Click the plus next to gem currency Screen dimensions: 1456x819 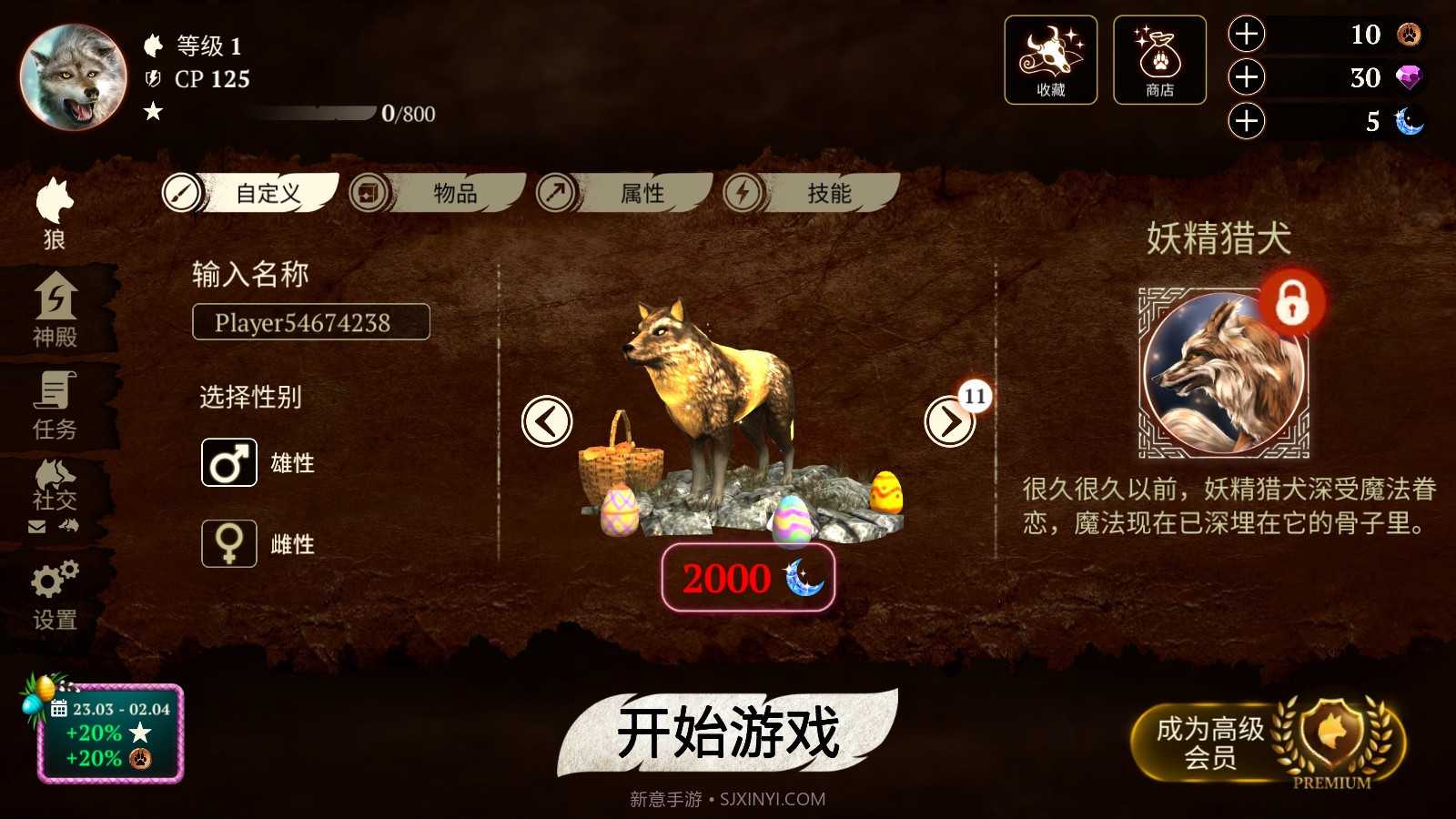tap(1246, 78)
